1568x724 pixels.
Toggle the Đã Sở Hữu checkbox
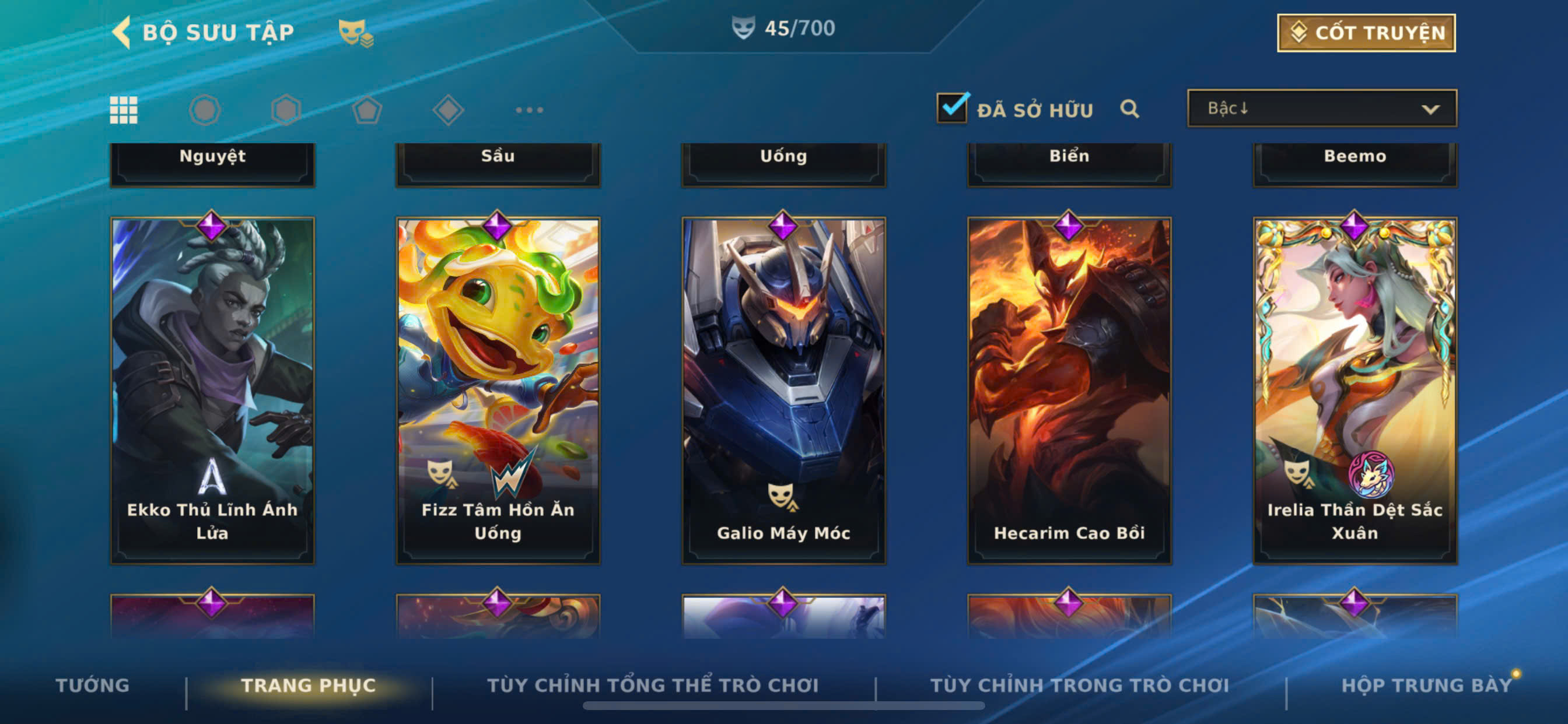(x=952, y=108)
